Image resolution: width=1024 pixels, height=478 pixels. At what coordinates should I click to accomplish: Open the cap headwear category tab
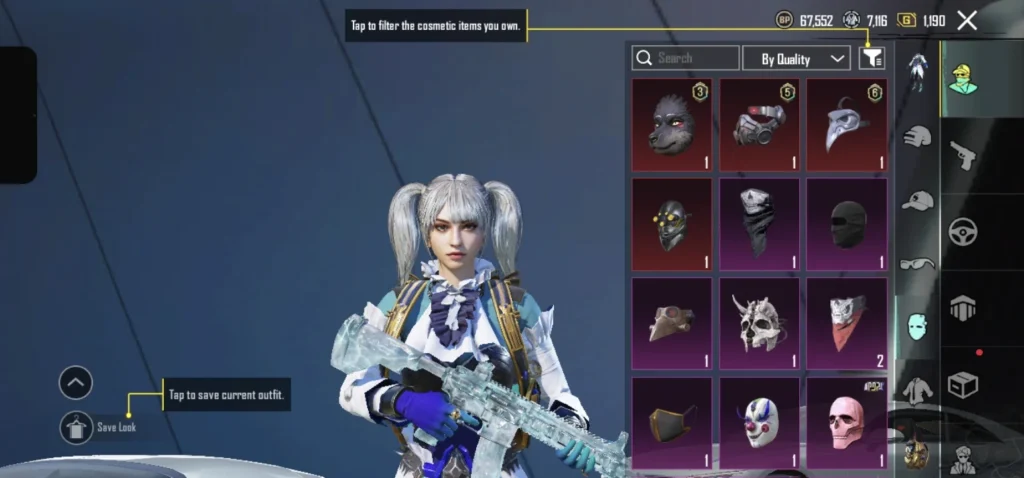(x=917, y=201)
